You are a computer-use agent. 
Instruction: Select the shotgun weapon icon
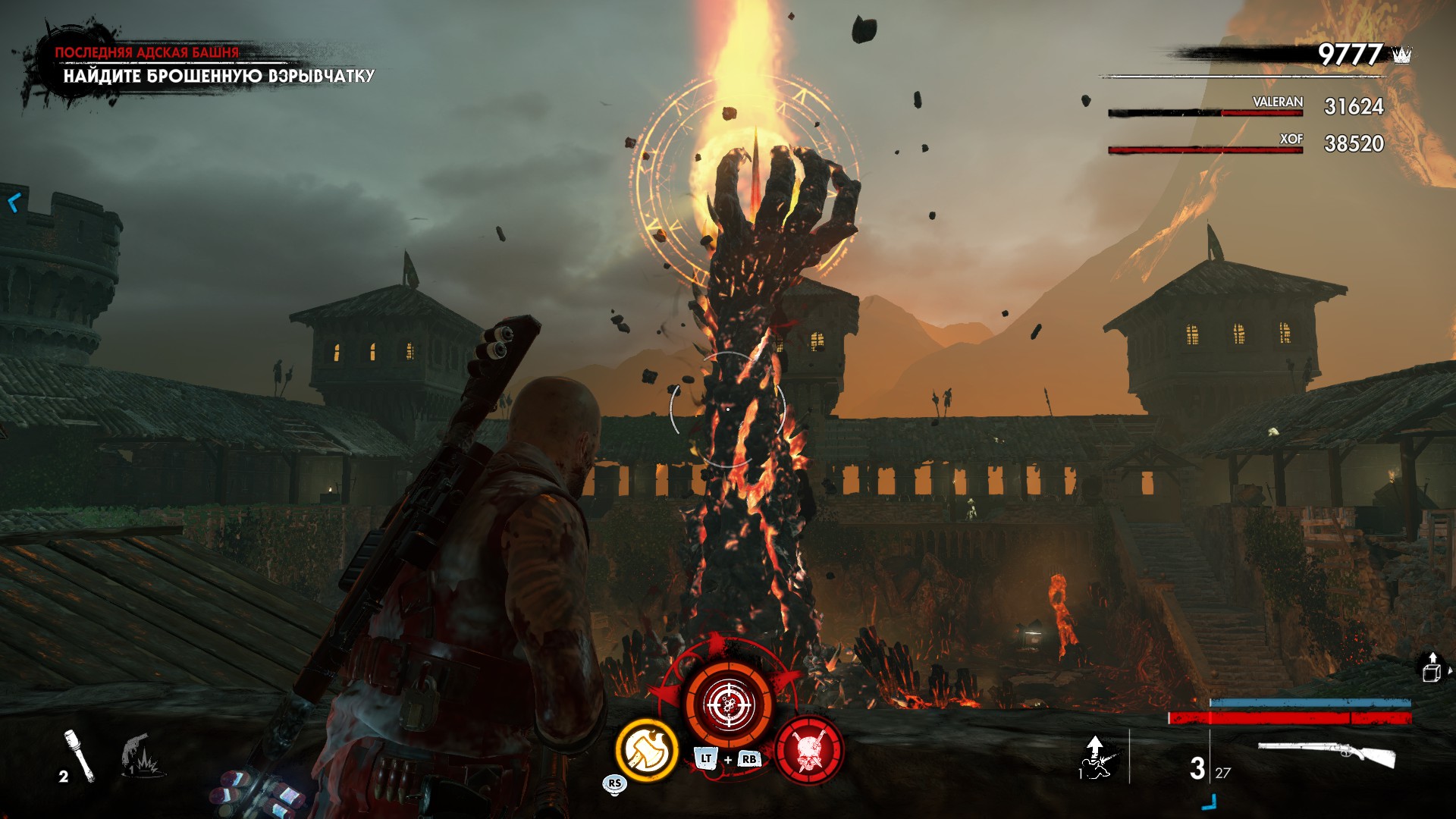1326,755
